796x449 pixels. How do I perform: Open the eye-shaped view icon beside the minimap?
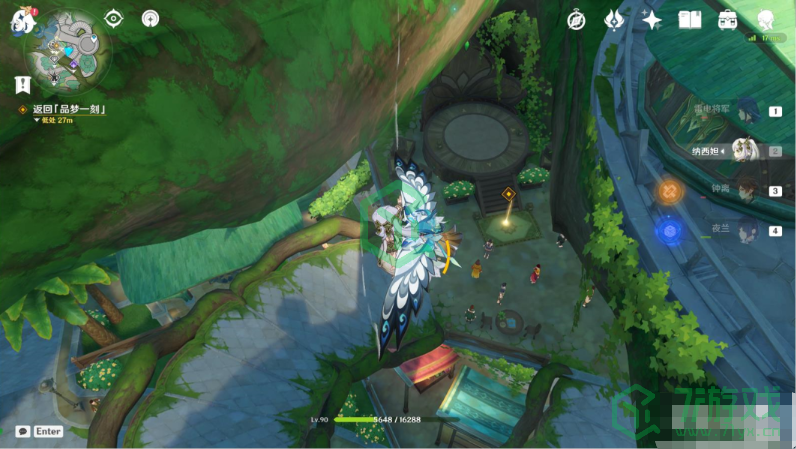coord(114,19)
